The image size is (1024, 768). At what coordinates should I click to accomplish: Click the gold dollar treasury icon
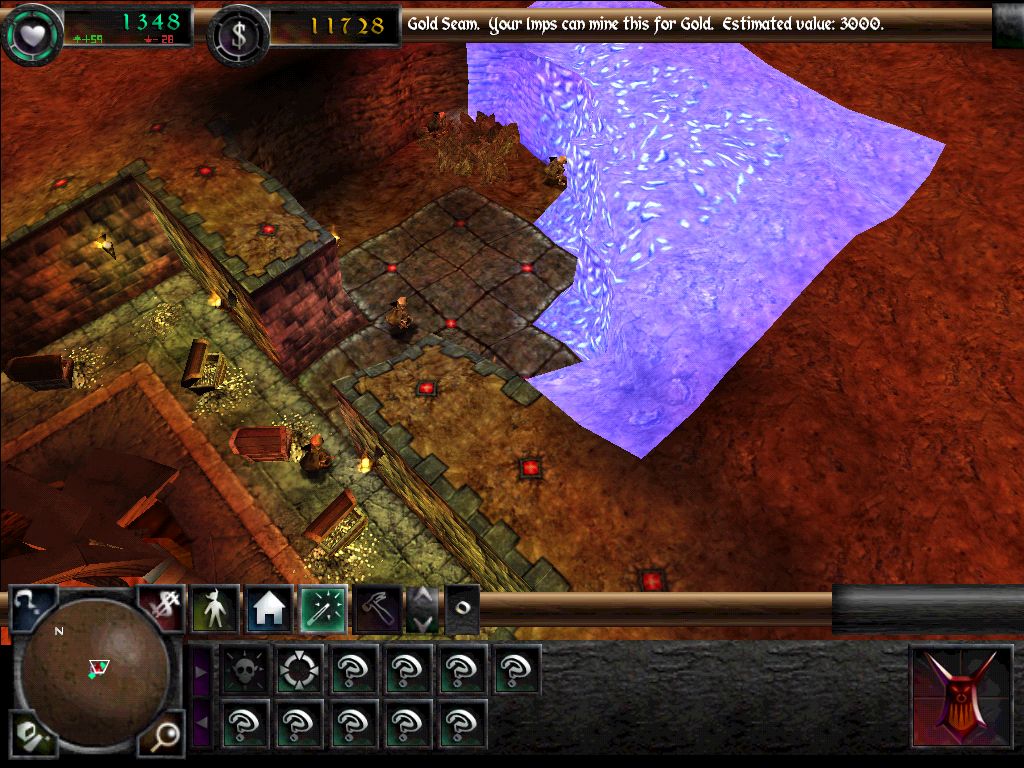point(236,32)
